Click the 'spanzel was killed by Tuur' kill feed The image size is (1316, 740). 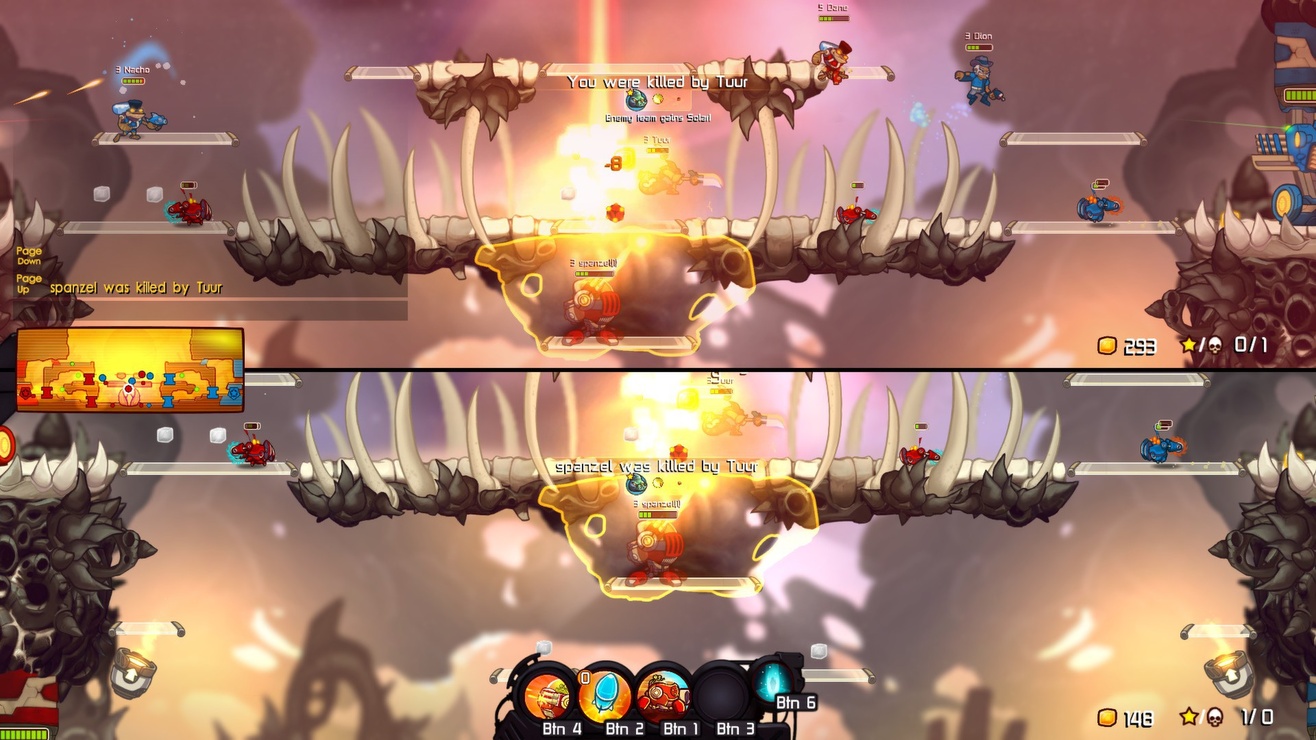(x=135, y=287)
